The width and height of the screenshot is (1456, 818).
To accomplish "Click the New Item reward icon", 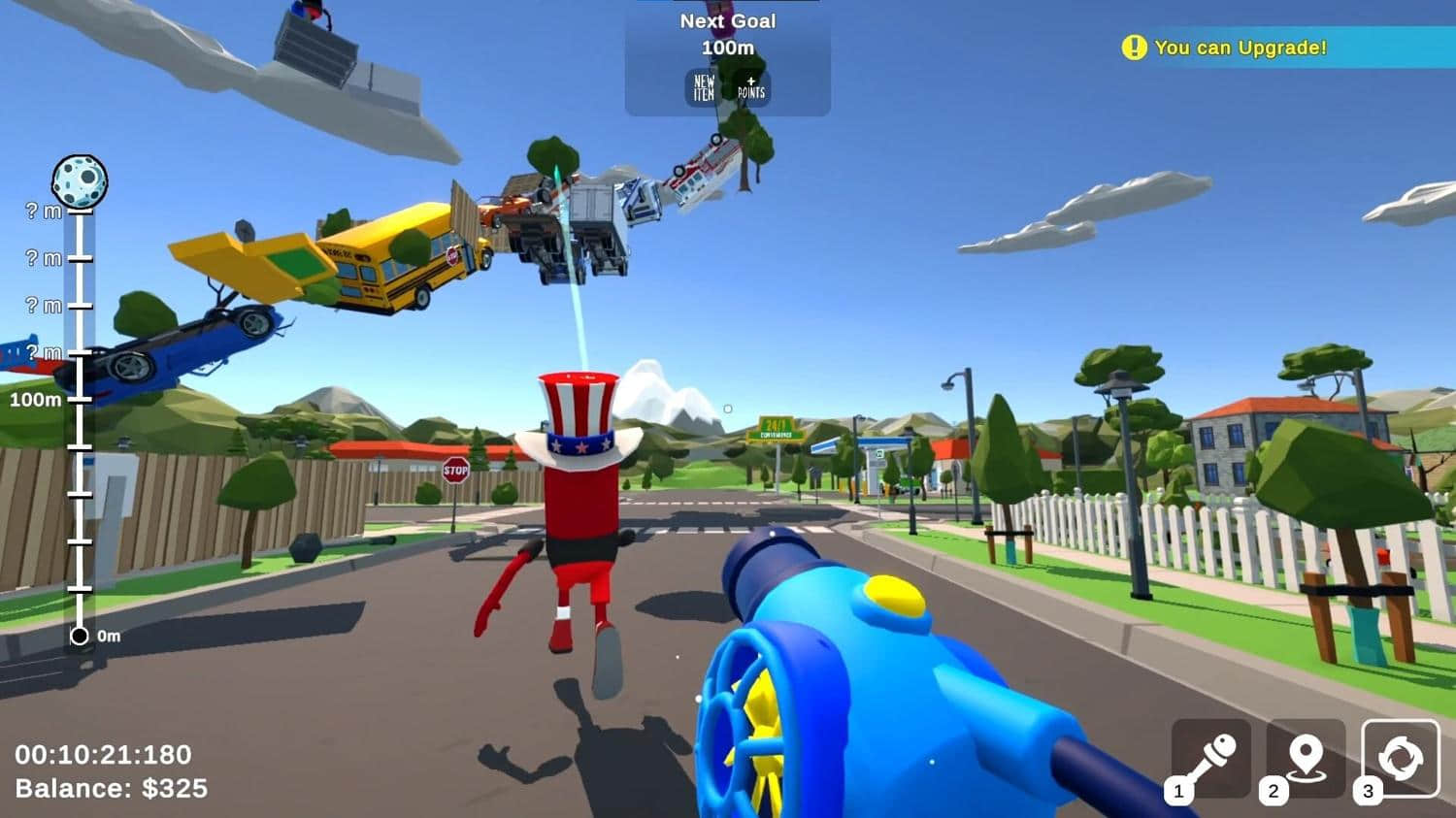I will (x=705, y=88).
